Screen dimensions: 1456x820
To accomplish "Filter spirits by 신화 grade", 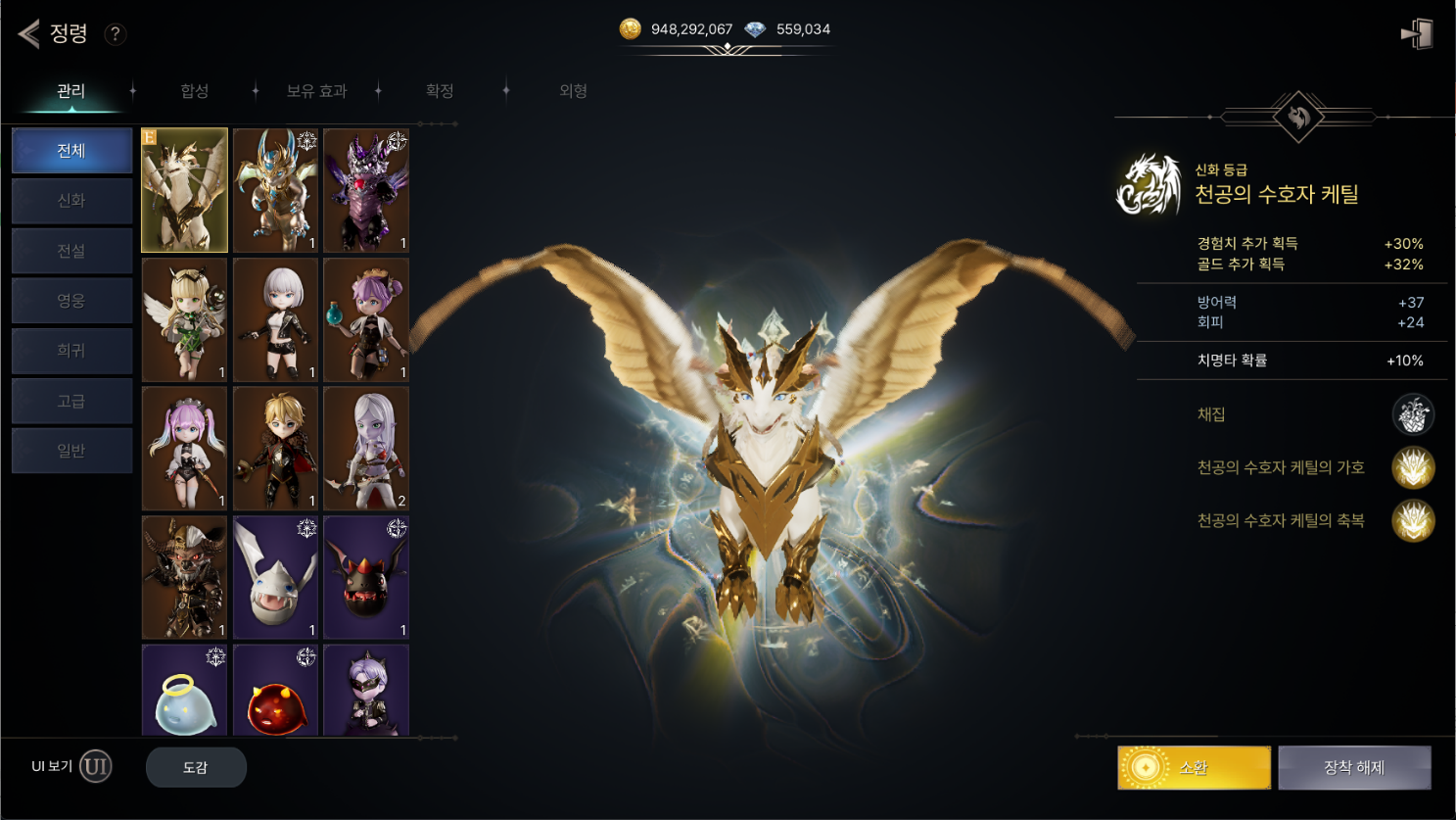I will [x=71, y=201].
